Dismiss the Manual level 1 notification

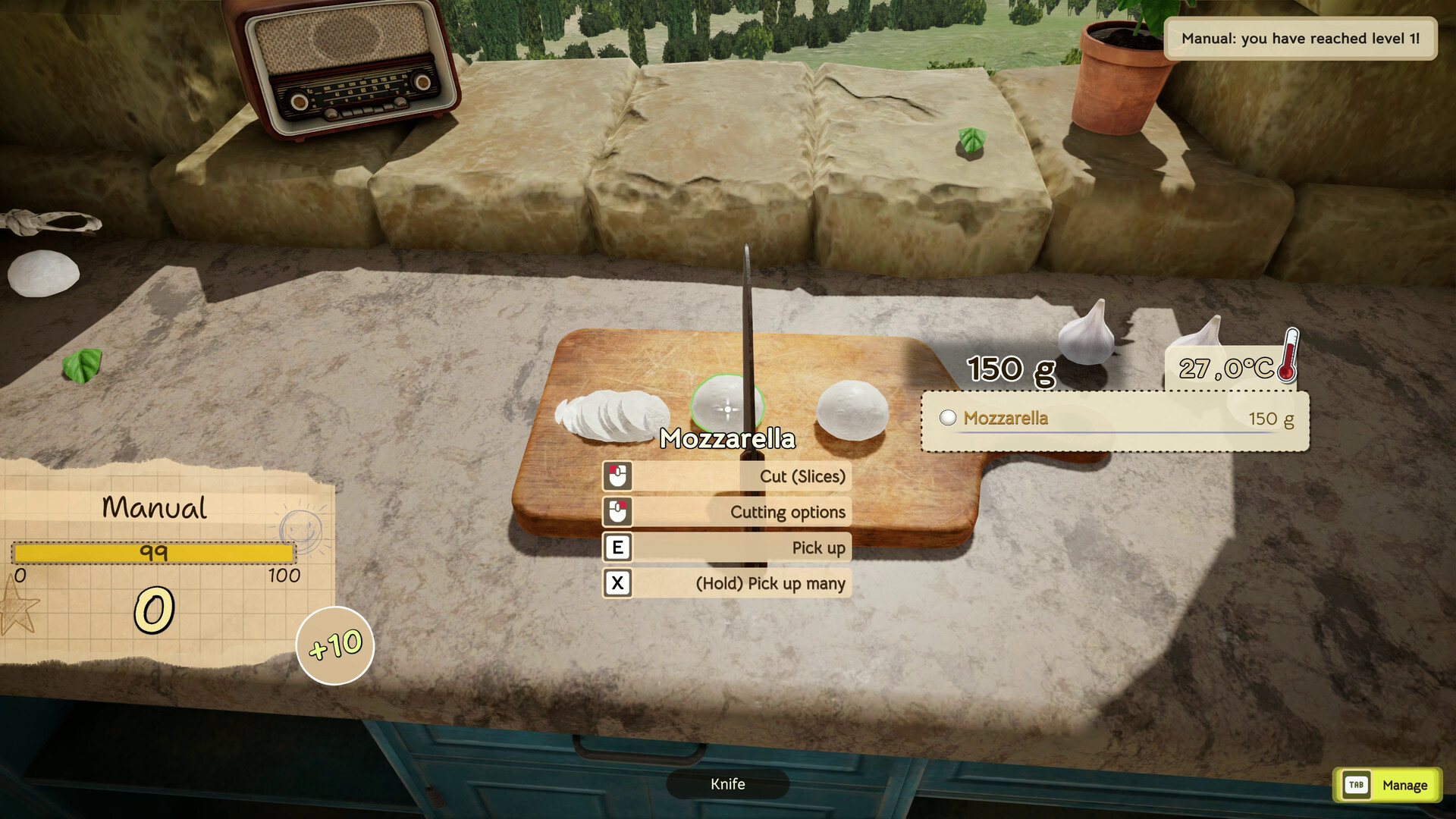1300,39
